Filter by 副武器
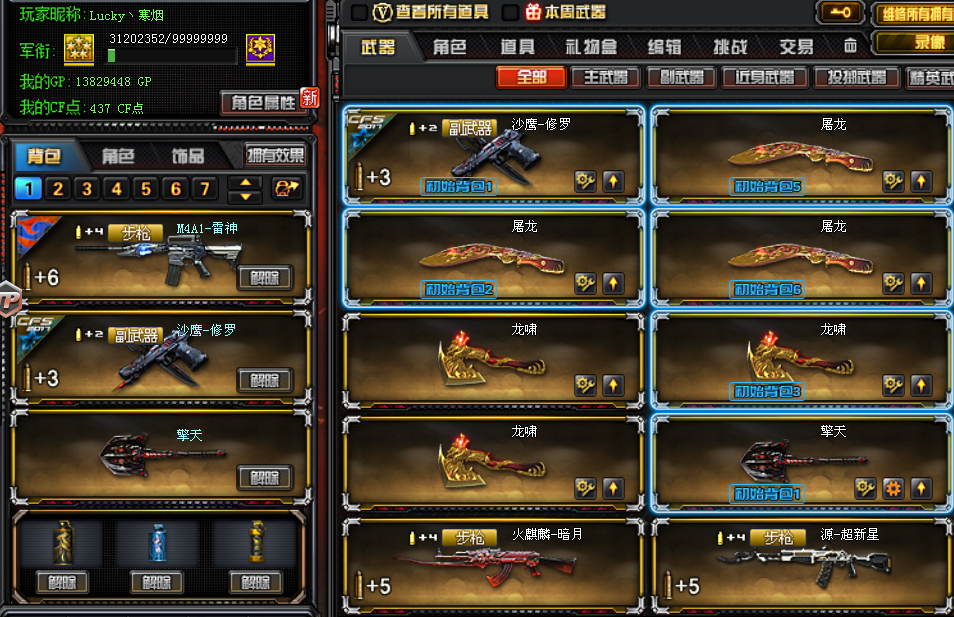 point(681,77)
